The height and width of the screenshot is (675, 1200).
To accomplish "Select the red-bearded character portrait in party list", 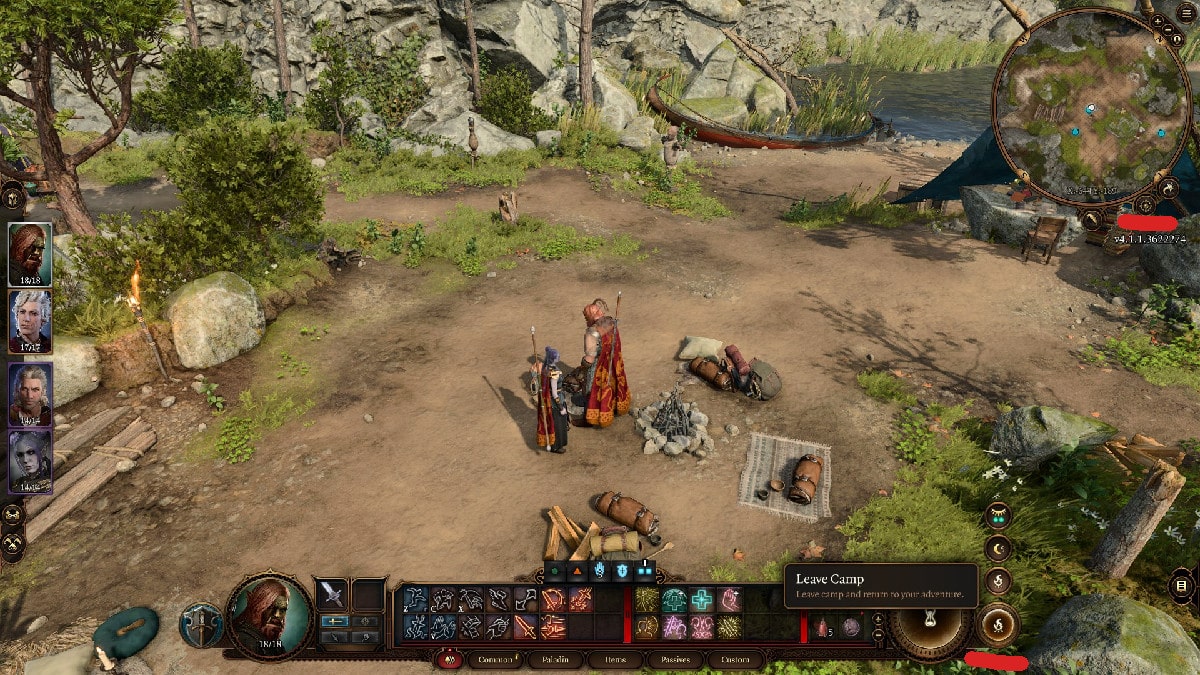I will click(x=30, y=254).
